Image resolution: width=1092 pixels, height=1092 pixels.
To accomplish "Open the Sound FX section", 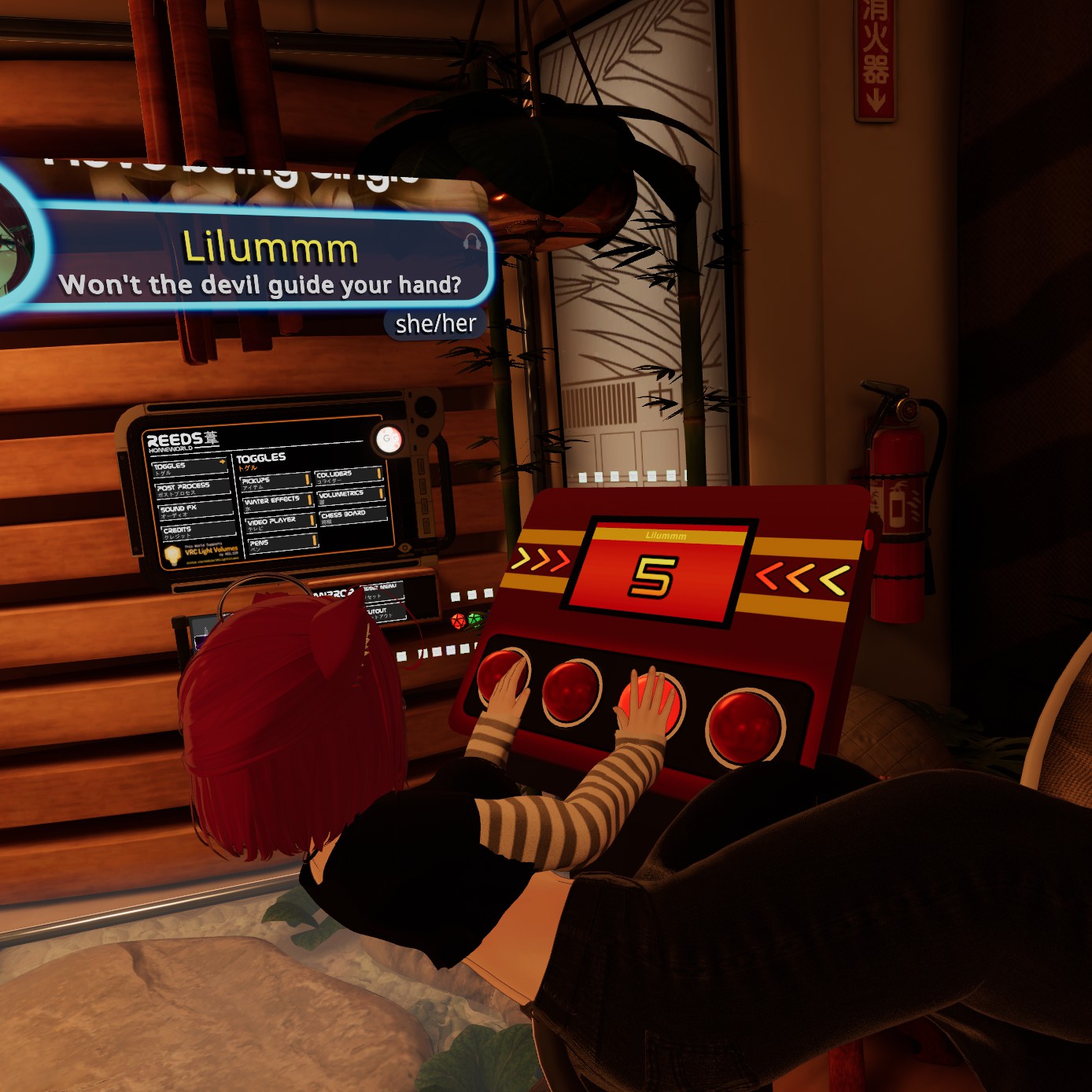I will 195,511.
